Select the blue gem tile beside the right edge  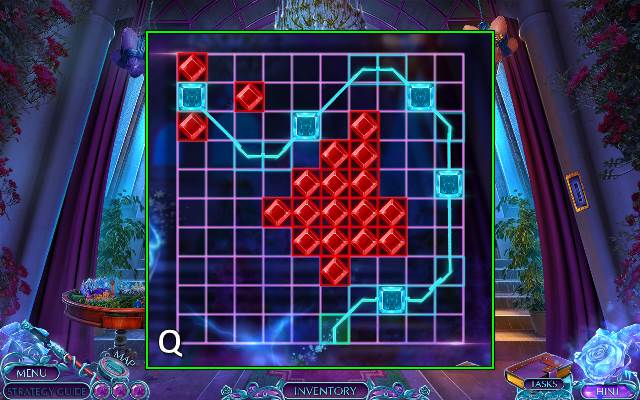pyautogui.click(x=449, y=184)
